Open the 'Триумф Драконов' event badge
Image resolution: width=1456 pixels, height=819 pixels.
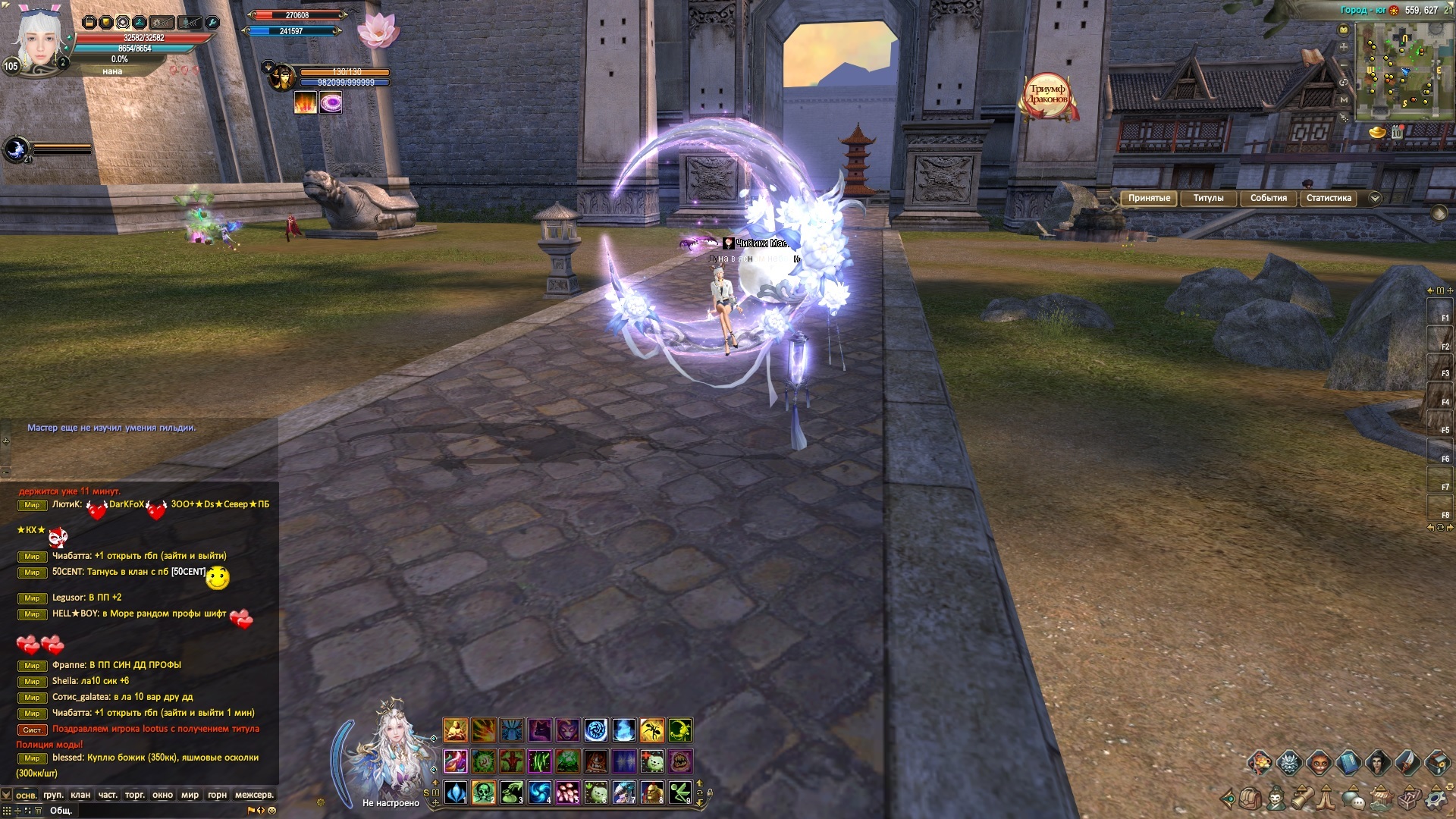click(x=1048, y=96)
